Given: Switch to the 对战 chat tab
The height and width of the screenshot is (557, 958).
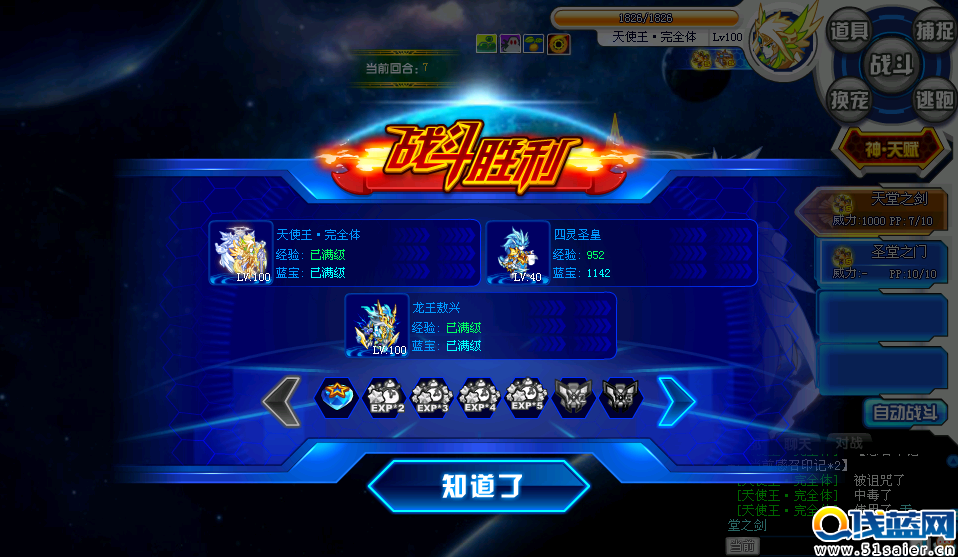Looking at the screenshot, I should (849, 442).
